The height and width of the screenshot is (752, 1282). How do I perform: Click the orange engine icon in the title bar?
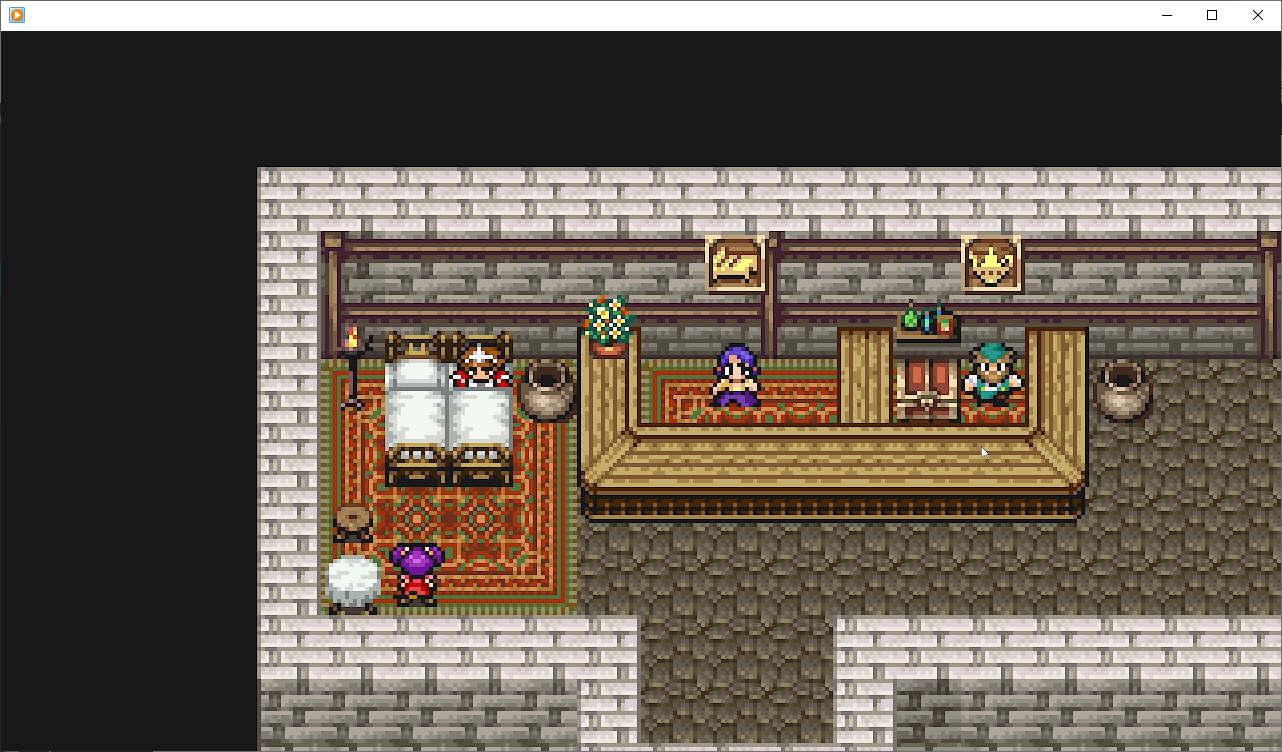click(15, 15)
